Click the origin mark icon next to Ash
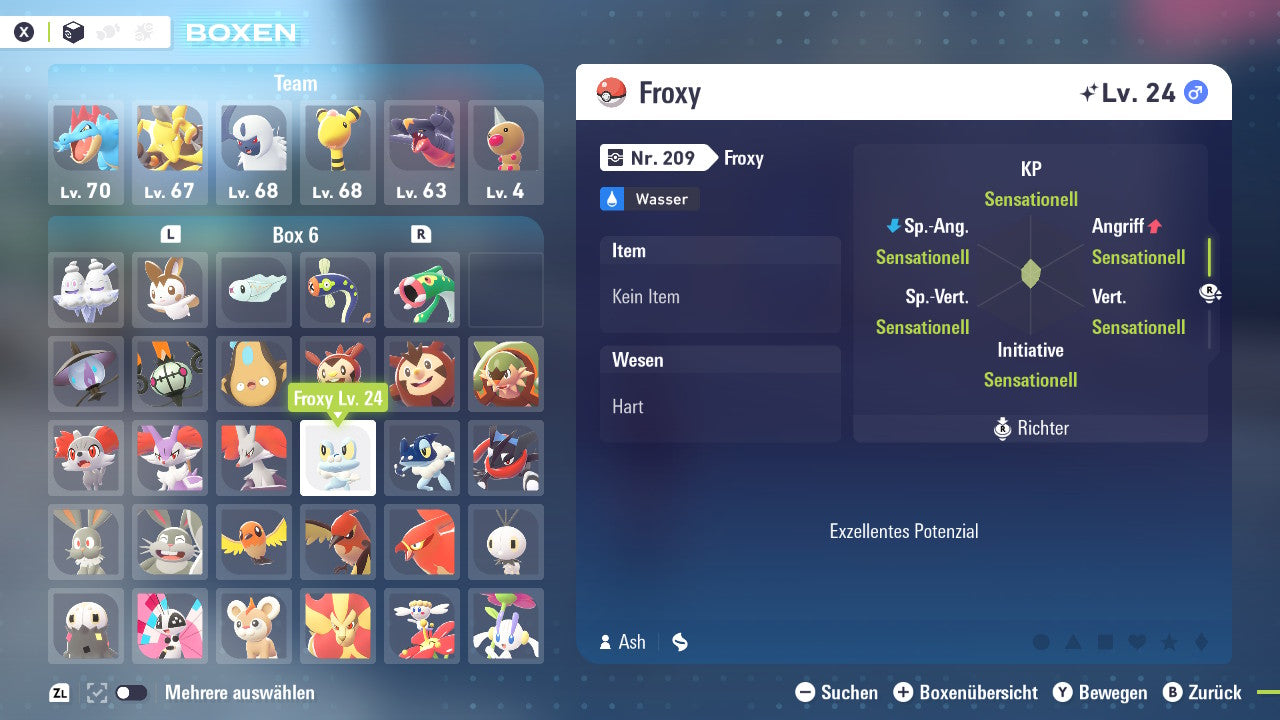This screenshot has height=720, width=1280. tap(680, 642)
